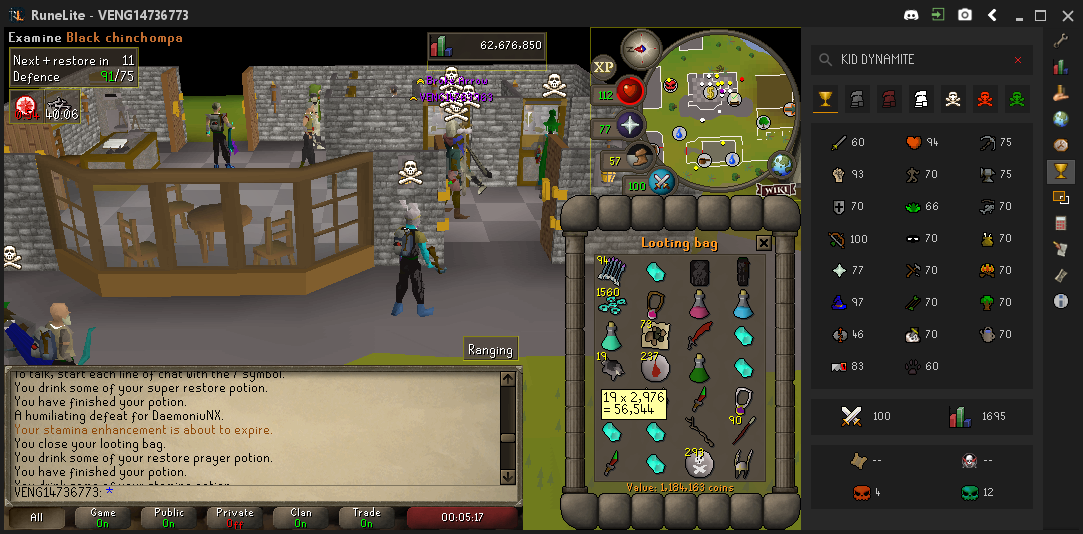The width and height of the screenshot is (1083, 534).
Task: Open the Private chat filter tab
Action: click(x=235, y=517)
